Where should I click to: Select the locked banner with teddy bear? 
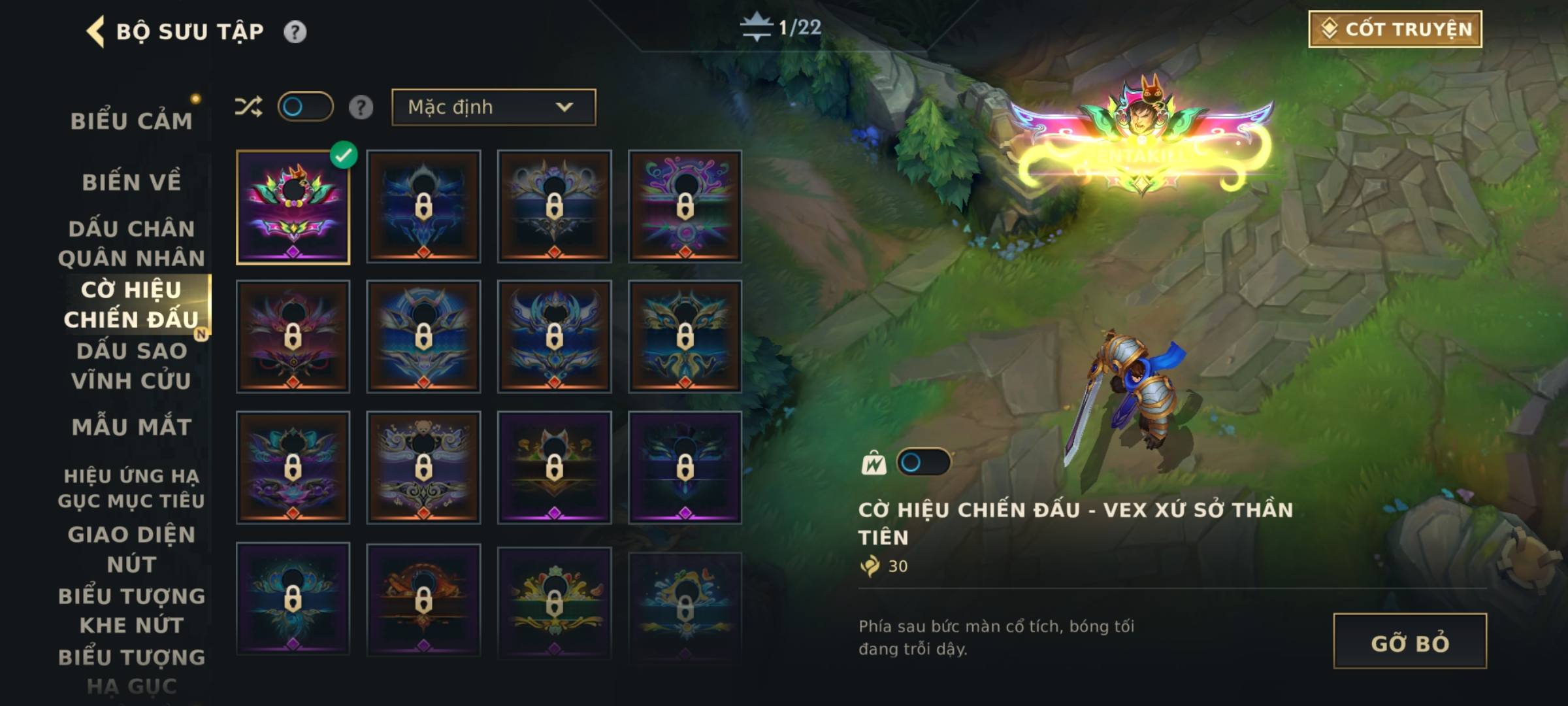click(x=423, y=467)
